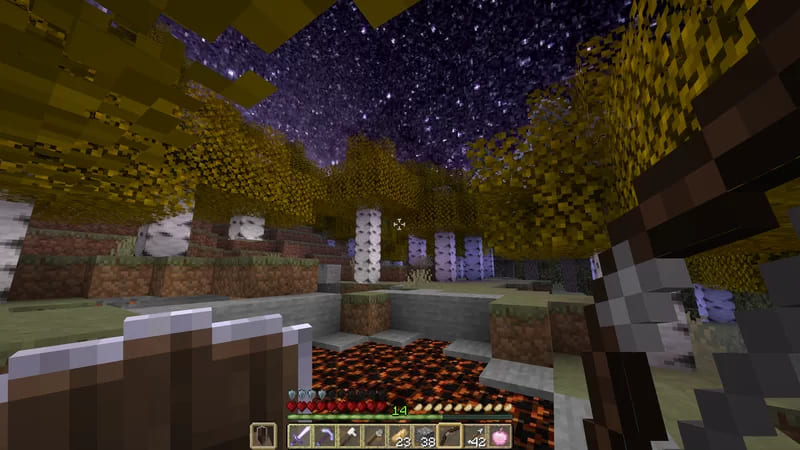Choose the iron axe hotbar slot
Image resolution: width=800 pixels, height=450 pixels.
click(350, 435)
